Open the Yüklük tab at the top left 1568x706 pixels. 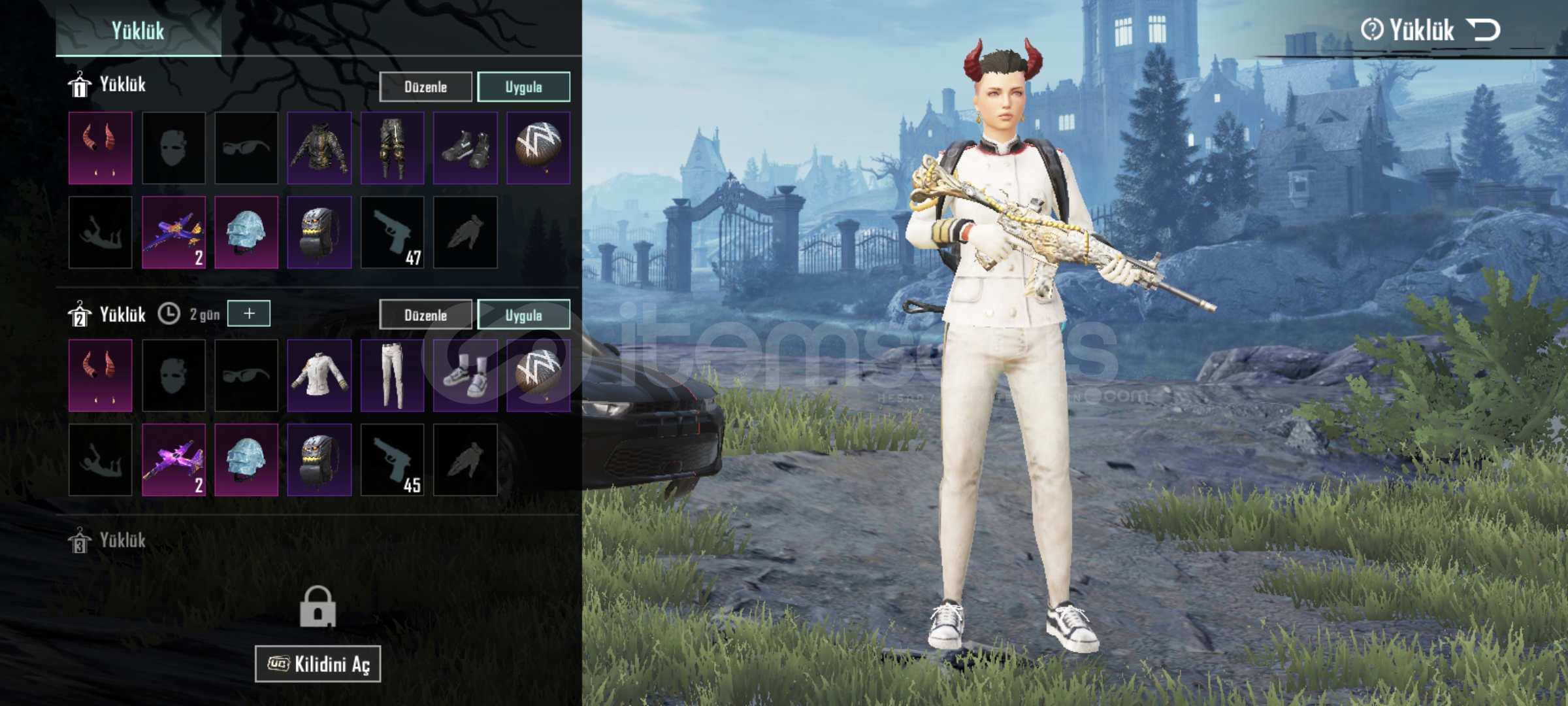[138, 30]
